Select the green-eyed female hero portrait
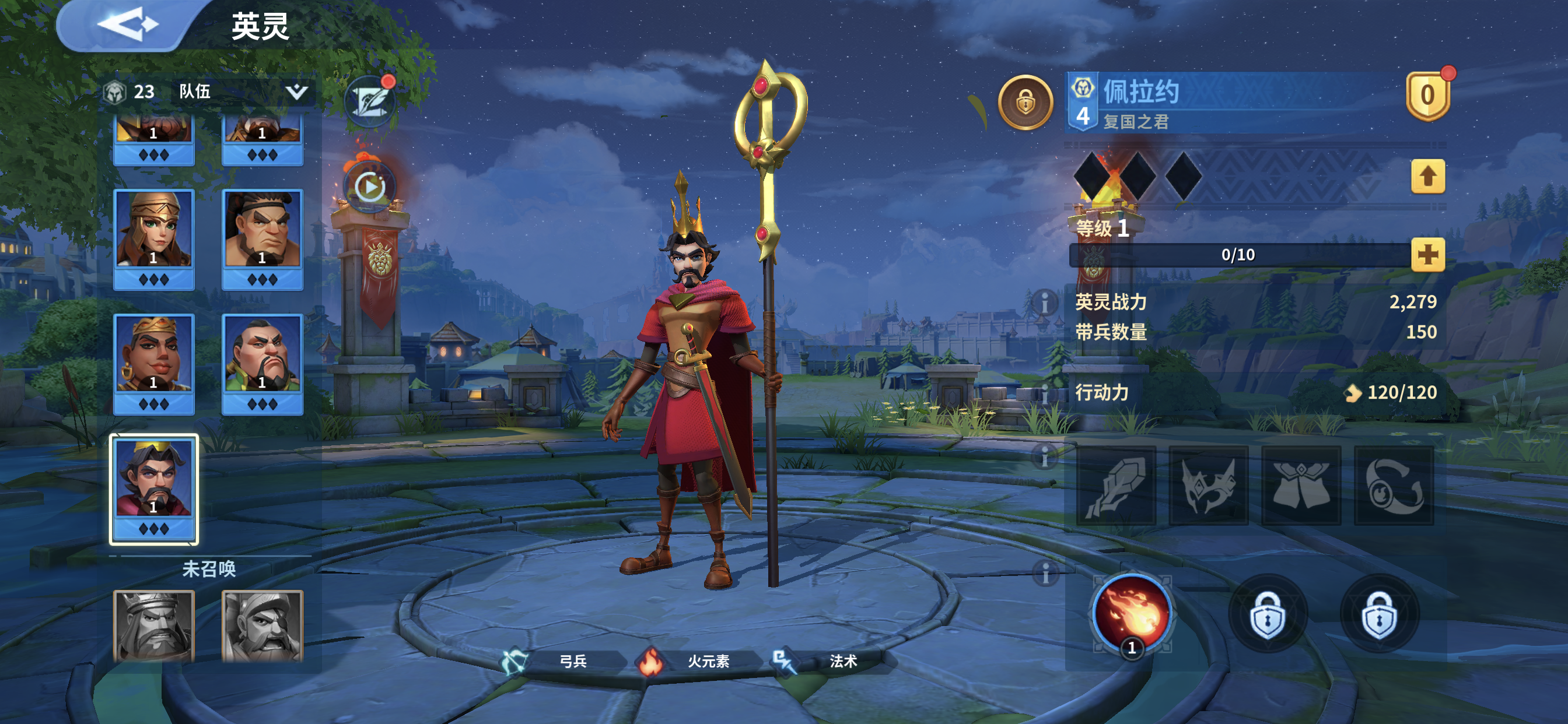Screen dimensions: 1568x724 153,230
